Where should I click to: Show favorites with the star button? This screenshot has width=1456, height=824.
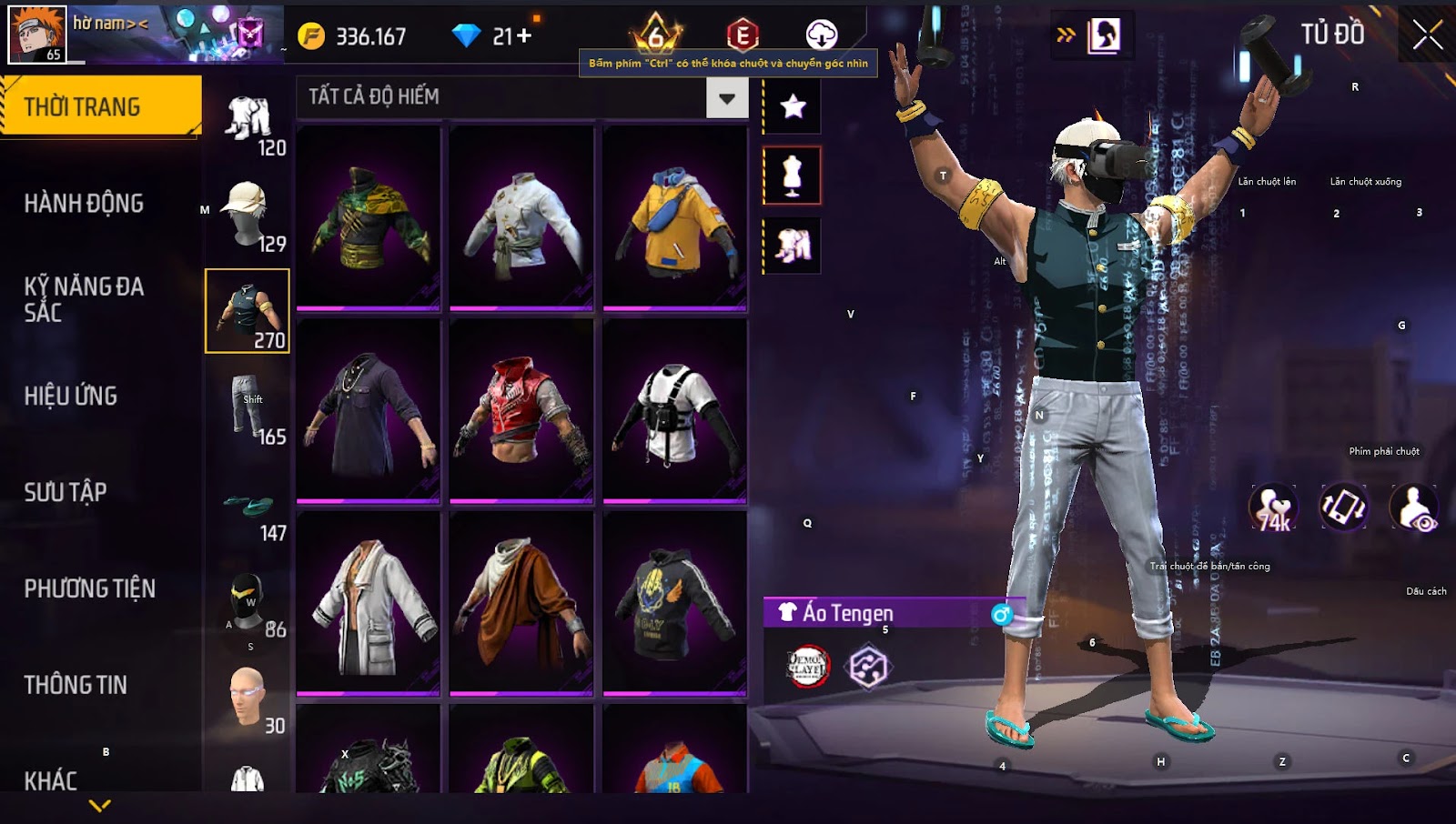[793, 107]
